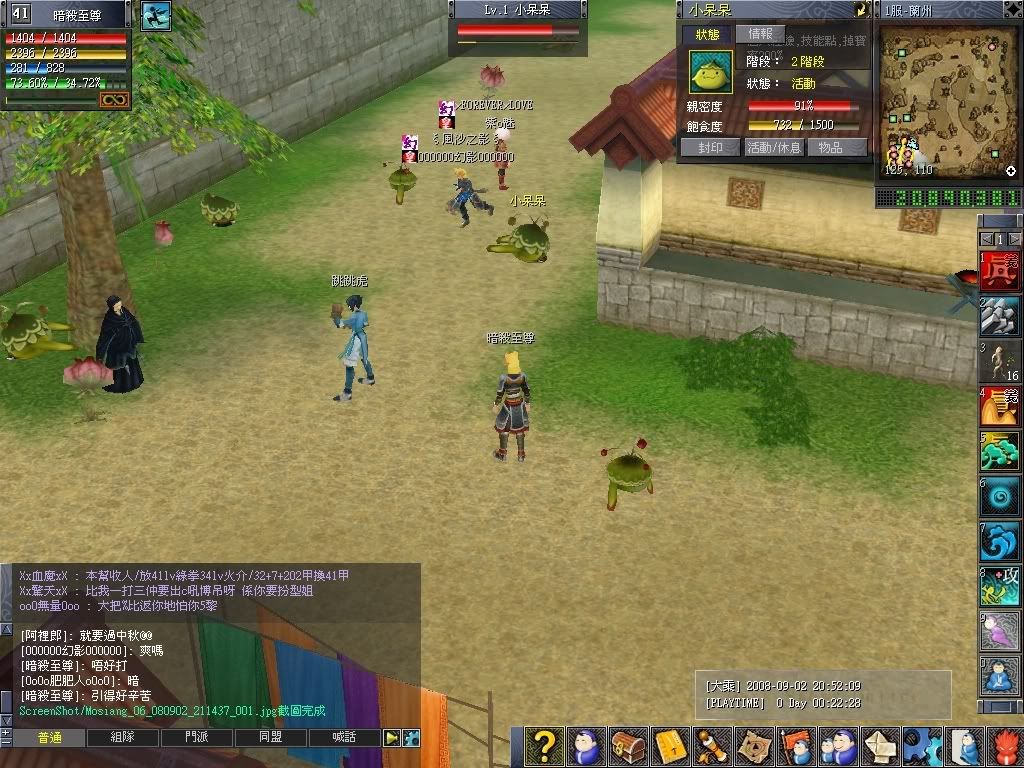Image resolution: width=1024 pixels, height=768 pixels.
Task: Open help with the yellow question mark
Action: (x=544, y=746)
